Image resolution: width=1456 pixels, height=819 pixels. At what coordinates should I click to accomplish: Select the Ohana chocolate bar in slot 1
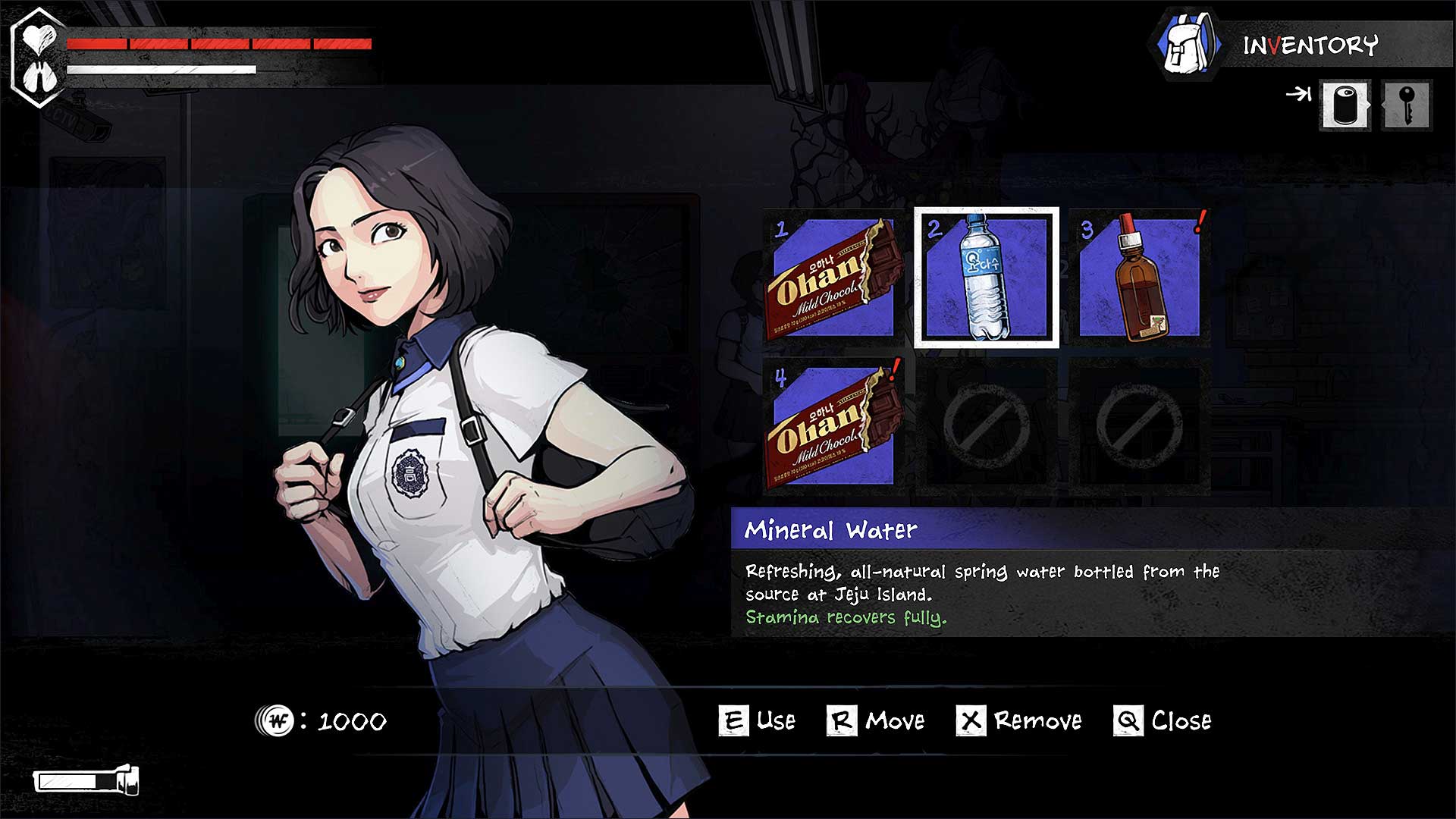[833, 278]
